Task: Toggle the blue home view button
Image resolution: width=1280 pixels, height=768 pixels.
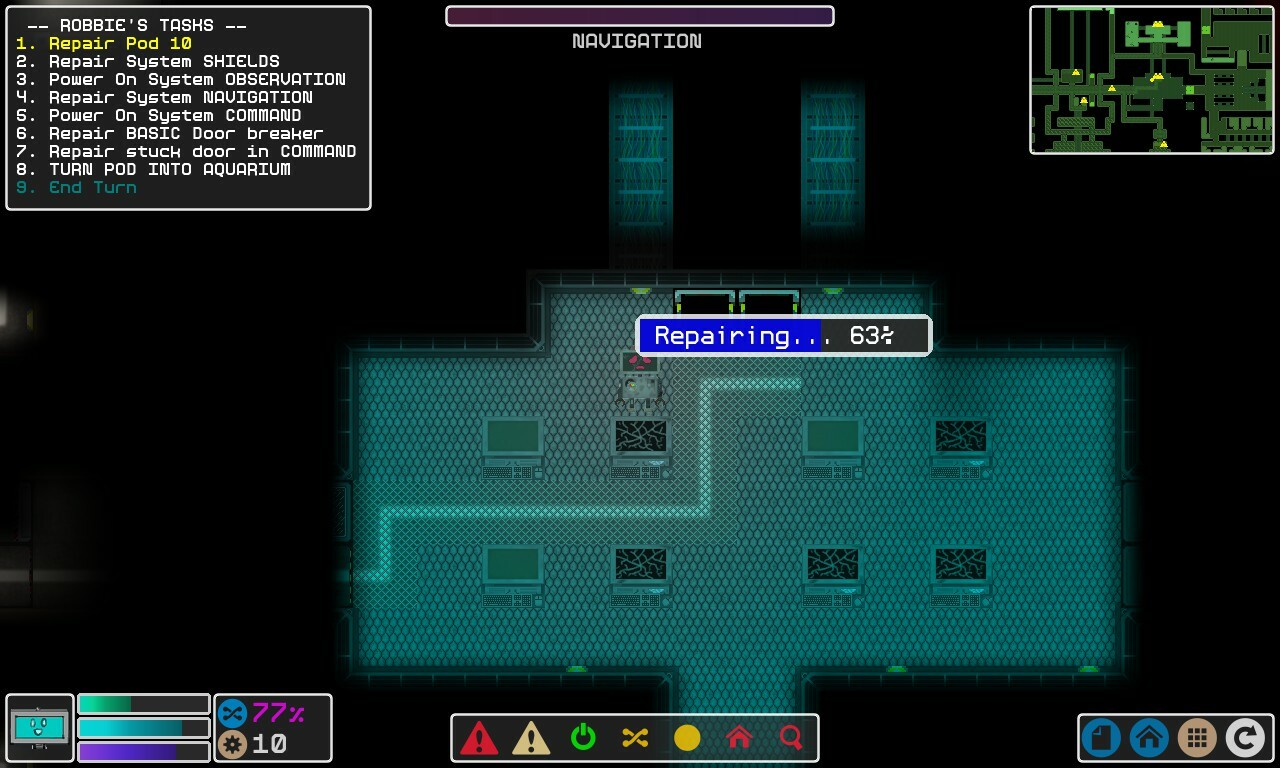Action: point(1148,738)
